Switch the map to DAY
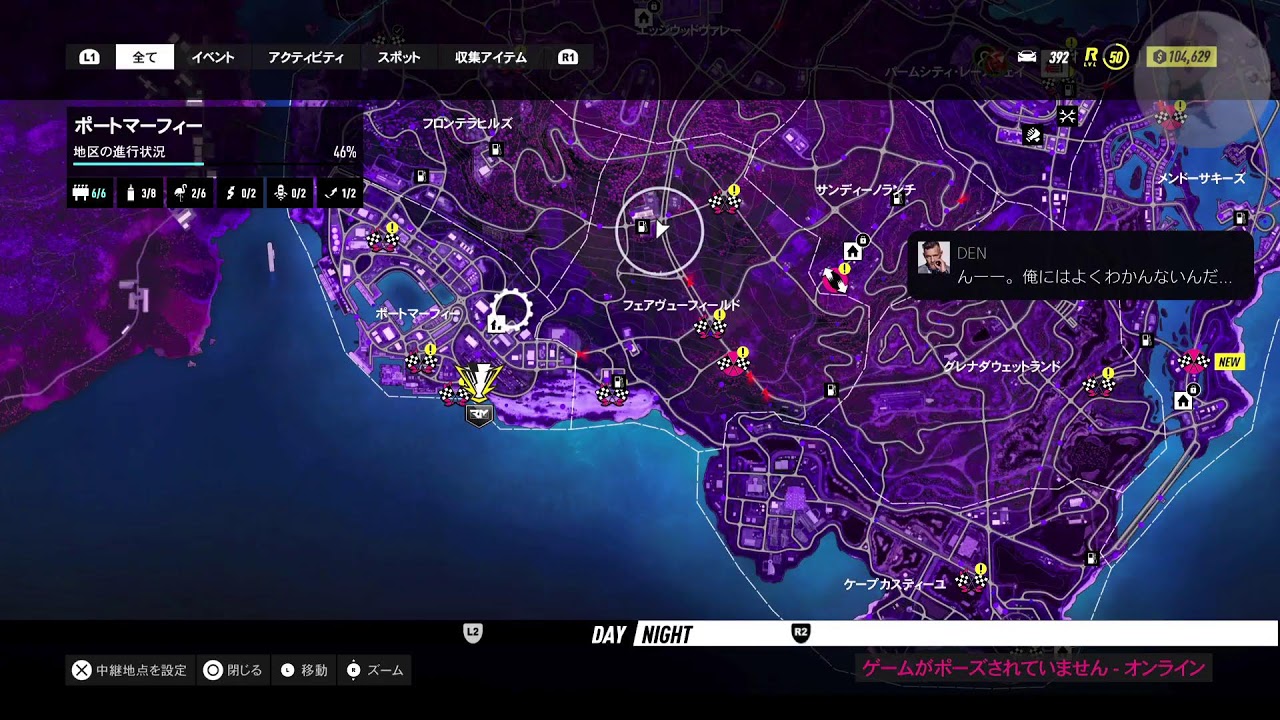This screenshot has height=720, width=1280. click(608, 634)
